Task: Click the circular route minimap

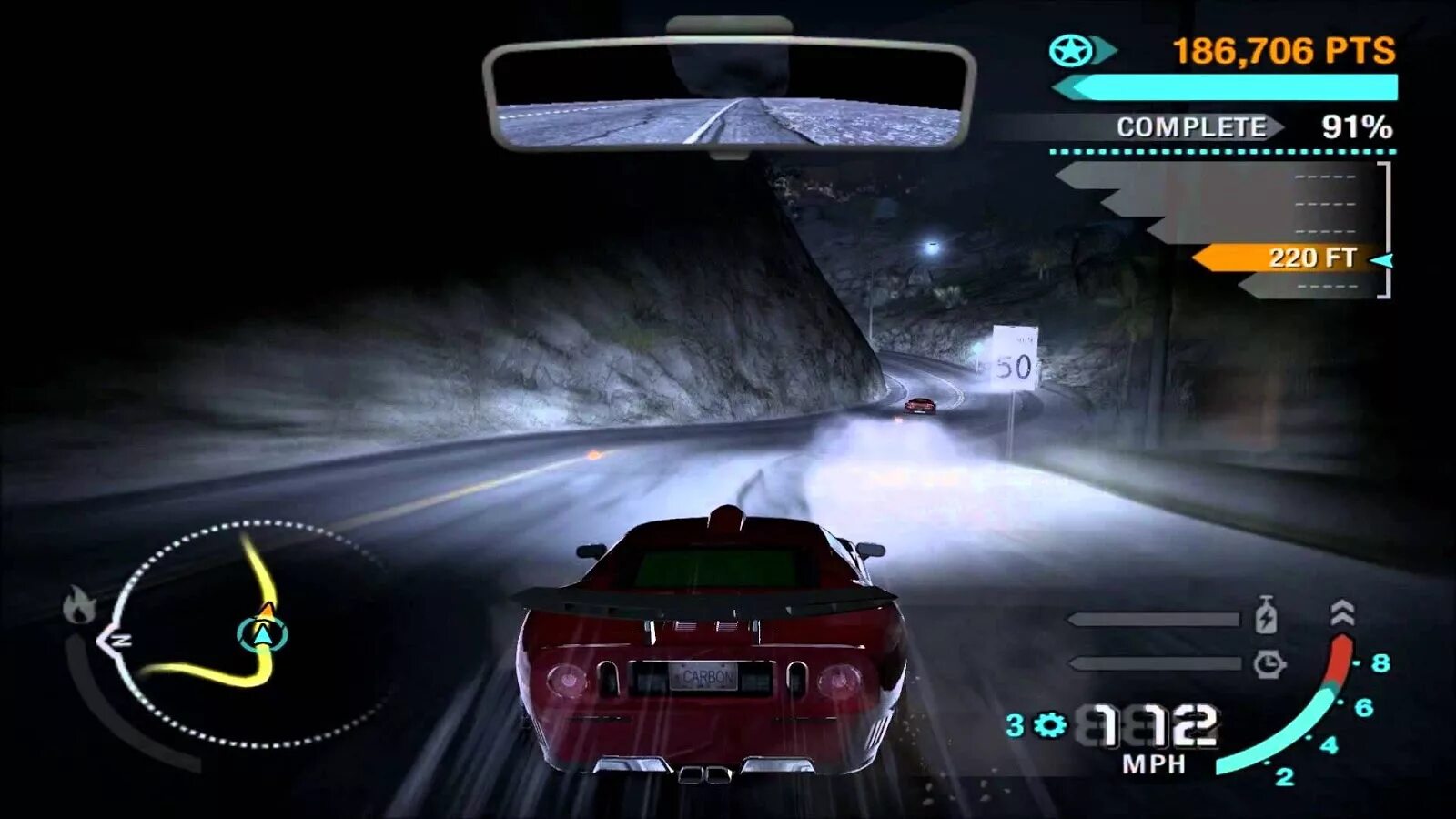Action: pyautogui.click(x=246, y=635)
